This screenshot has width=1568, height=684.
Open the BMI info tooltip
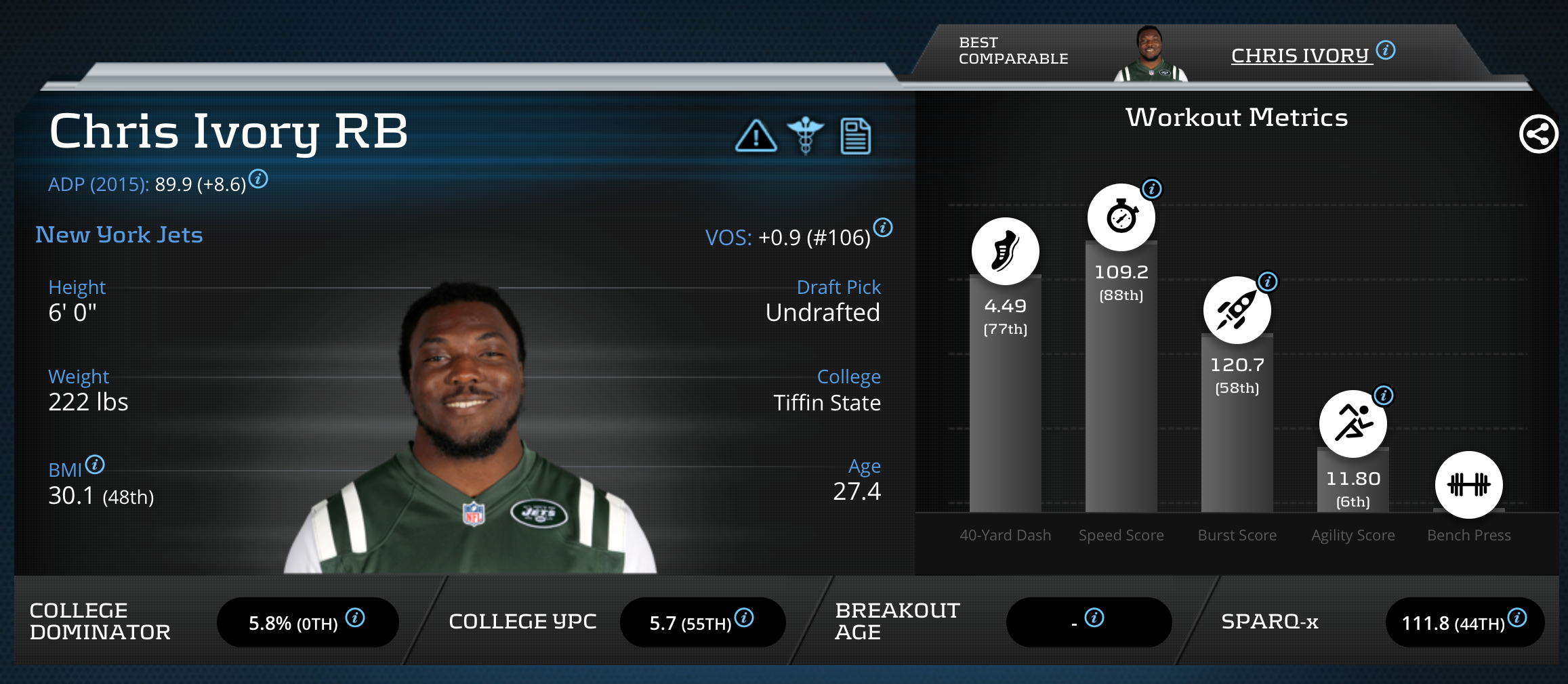coord(96,465)
